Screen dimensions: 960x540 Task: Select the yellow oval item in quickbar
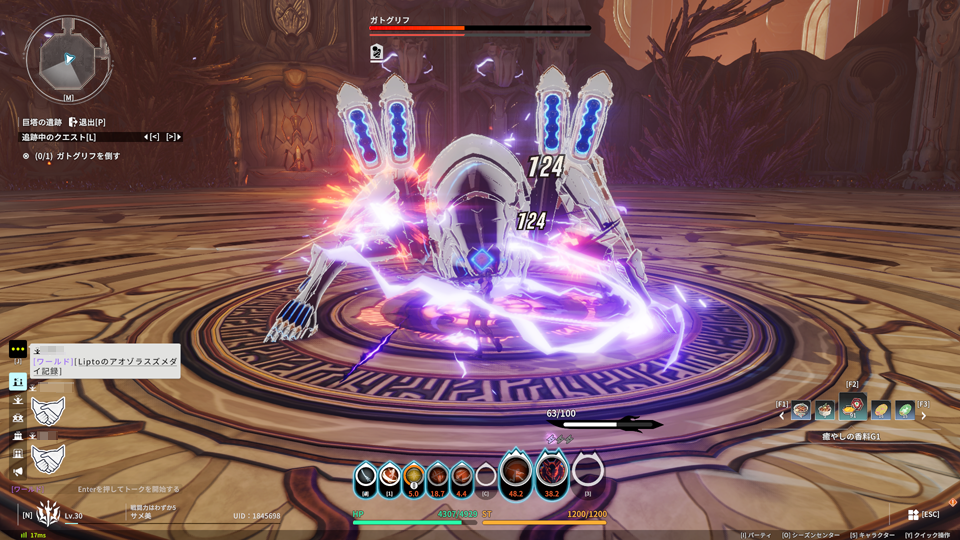(880, 410)
